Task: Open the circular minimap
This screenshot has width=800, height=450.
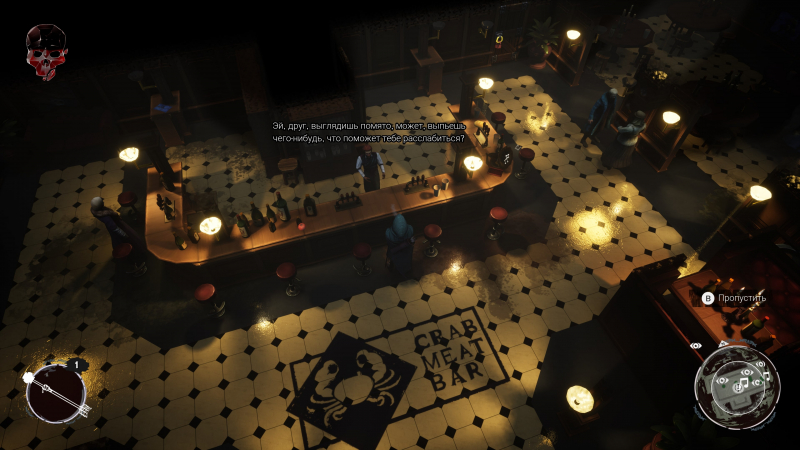Action: tap(736, 383)
